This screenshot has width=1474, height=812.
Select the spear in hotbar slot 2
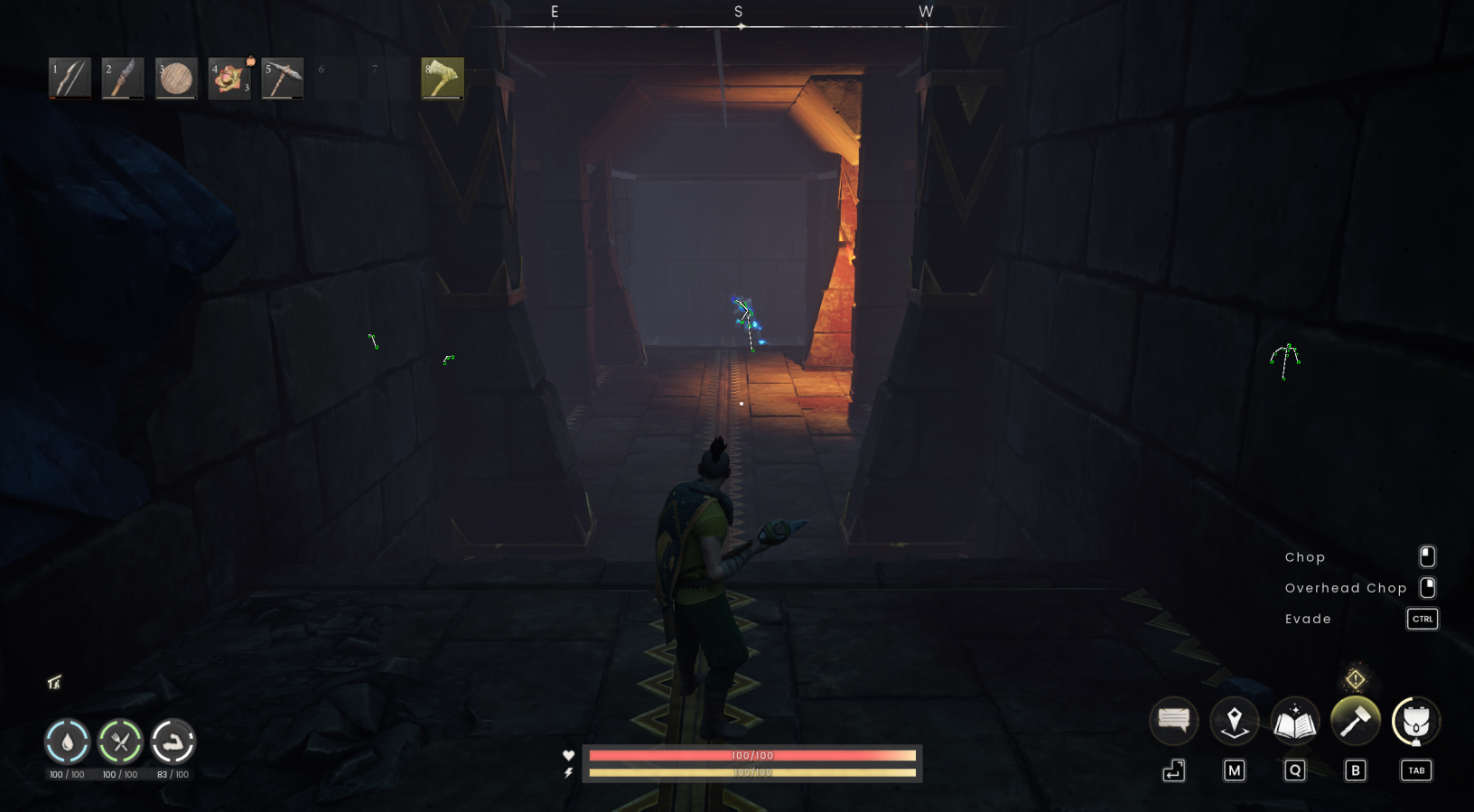coord(123,79)
